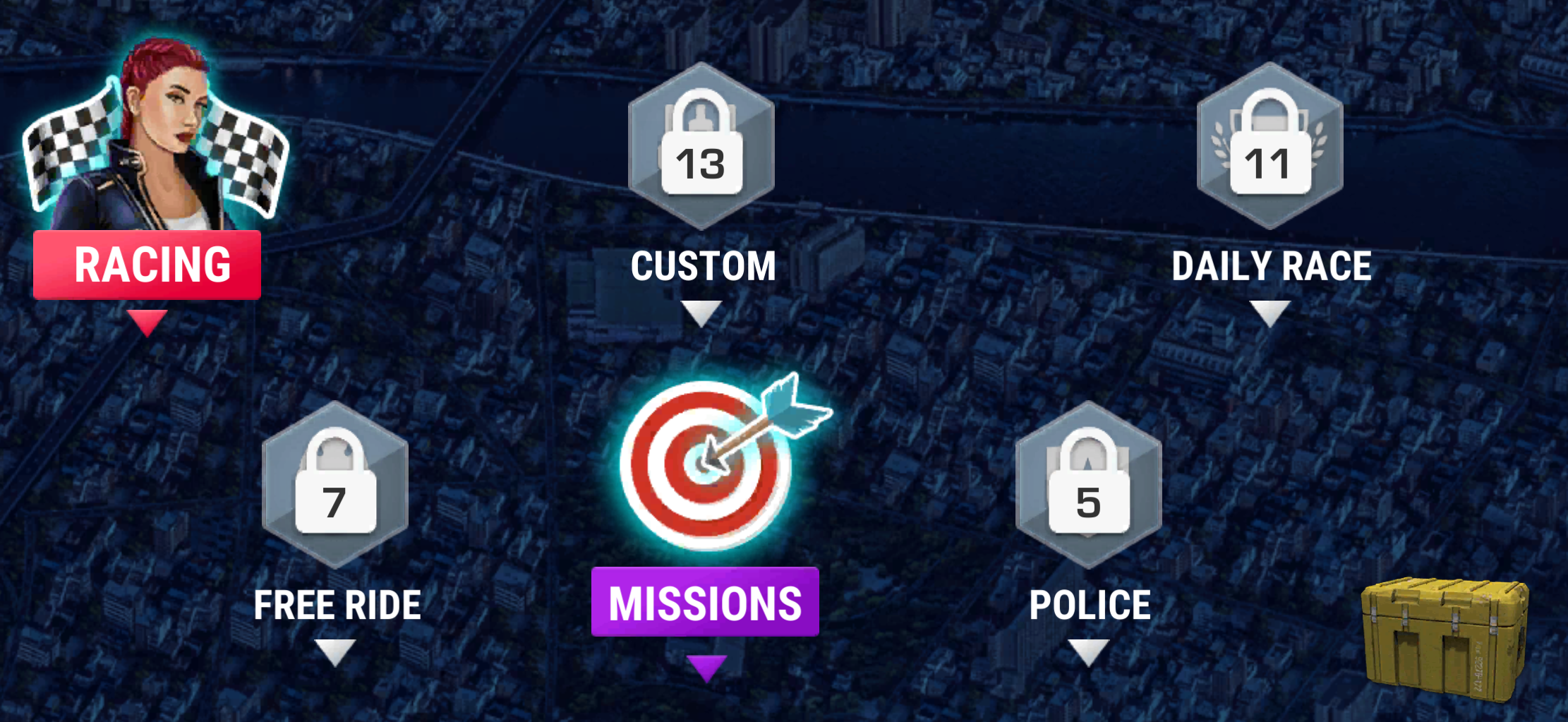Click the CUSTOM mode label
This screenshot has width=1568, height=722.
703,265
